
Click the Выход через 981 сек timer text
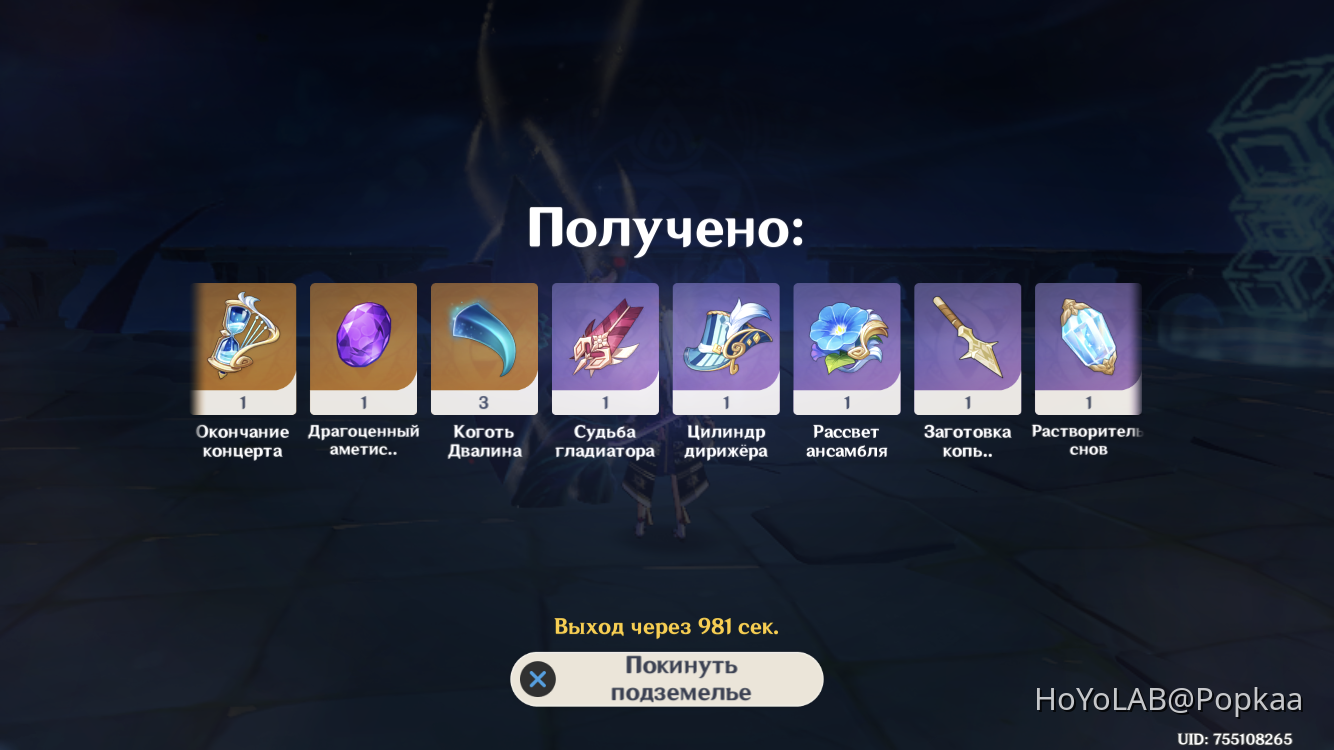click(666, 626)
